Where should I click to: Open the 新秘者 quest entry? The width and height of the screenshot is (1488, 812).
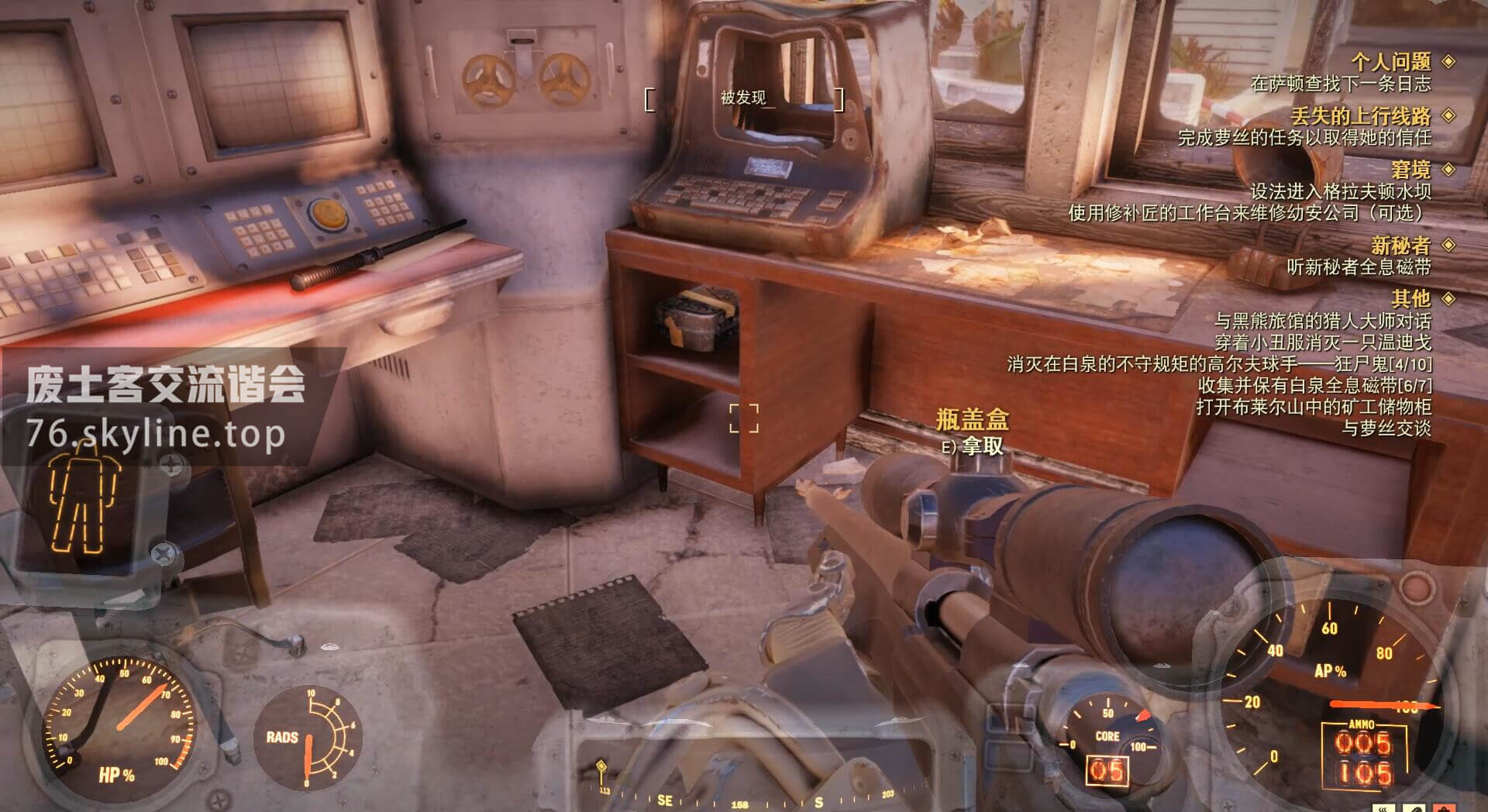click(1400, 246)
